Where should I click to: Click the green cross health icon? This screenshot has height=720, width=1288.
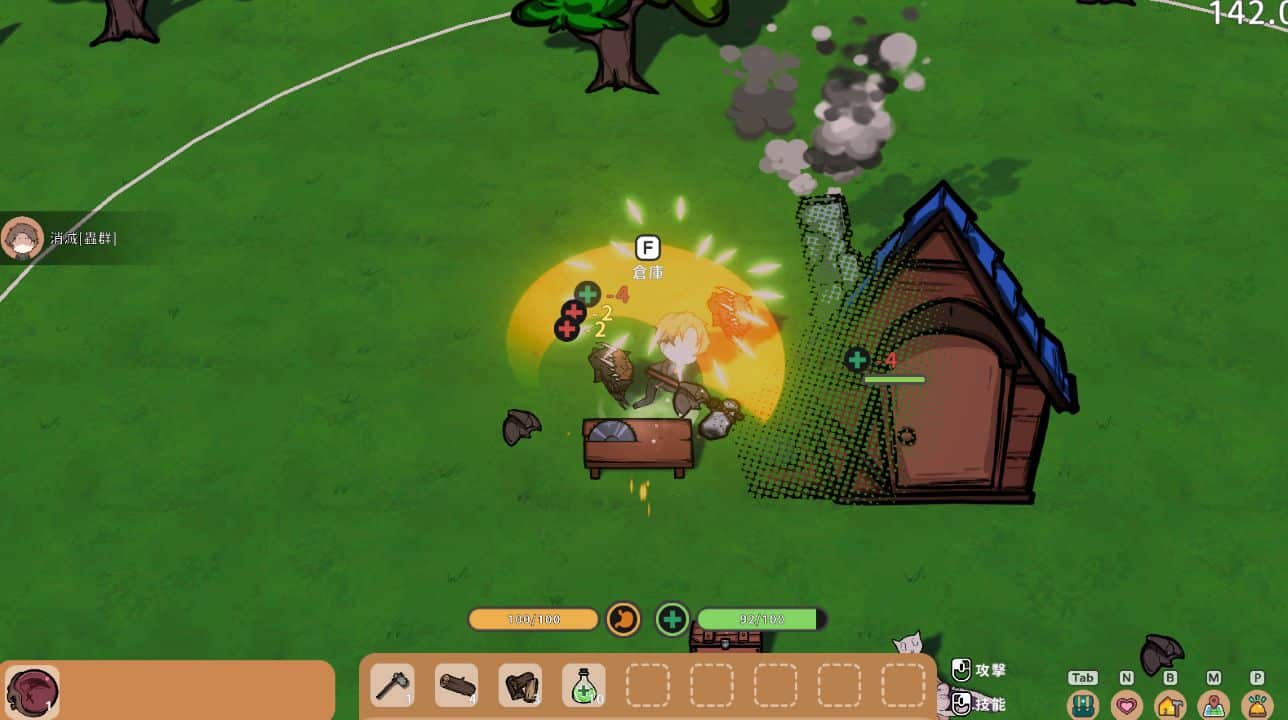673,620
